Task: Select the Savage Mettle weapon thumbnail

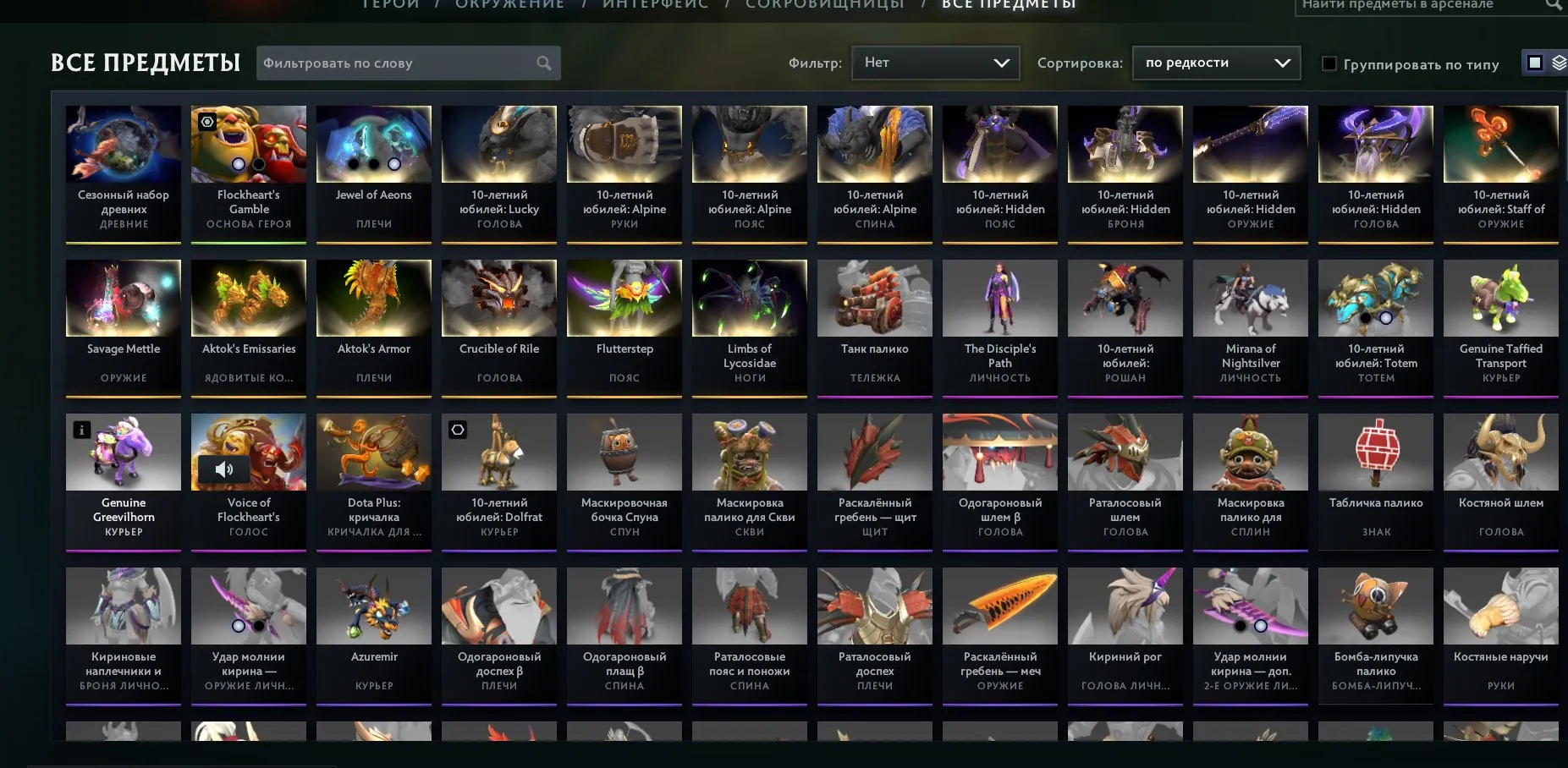Action: point(123,298)
